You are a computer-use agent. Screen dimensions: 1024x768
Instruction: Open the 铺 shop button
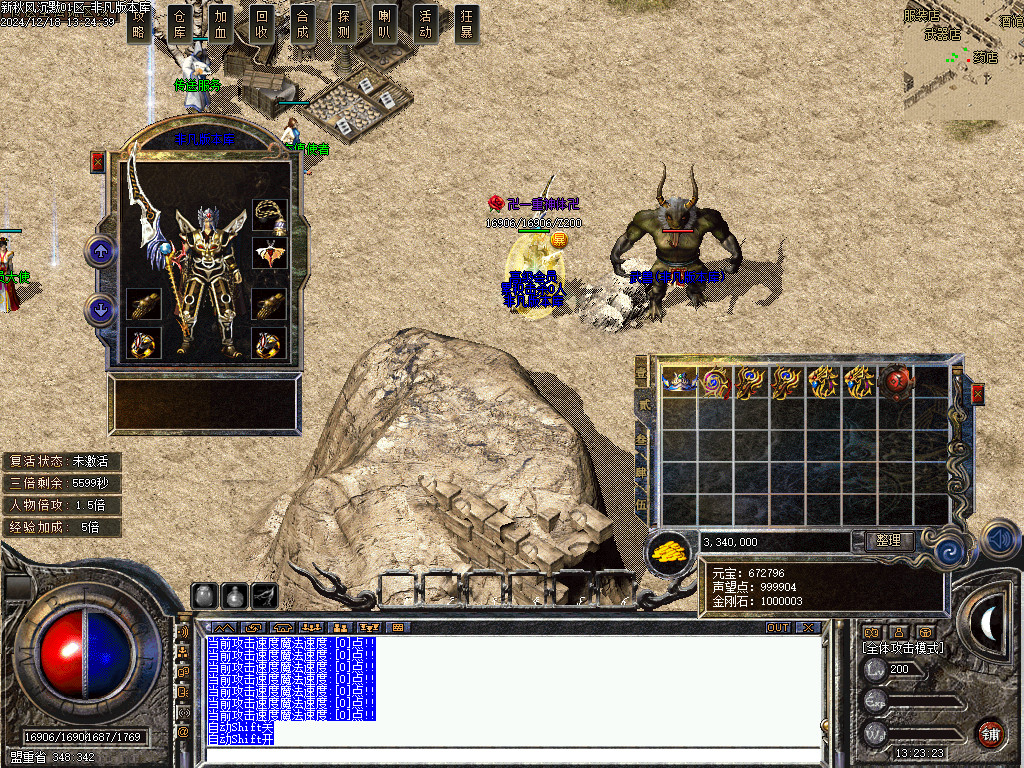[990, 733]
